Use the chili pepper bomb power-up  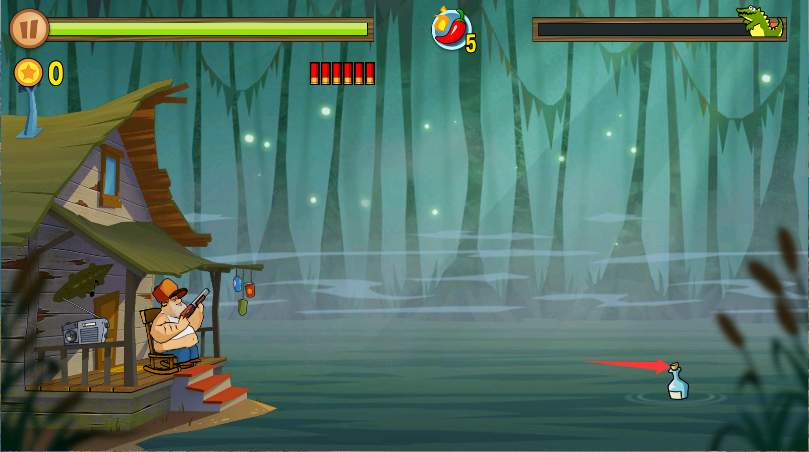(451, 29)
